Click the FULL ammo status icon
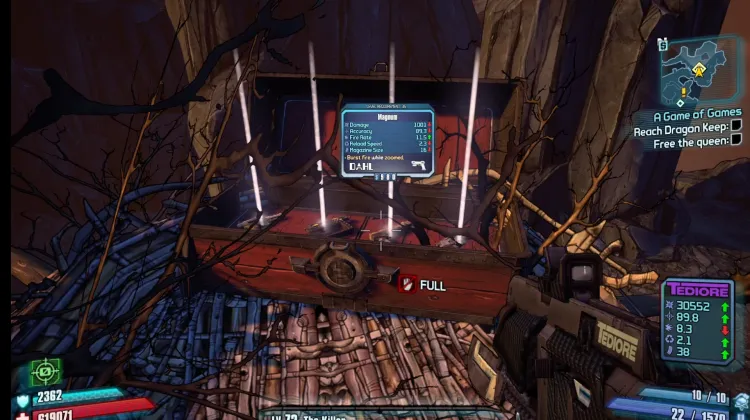Screen dimensions: 750x420 [x=407, y=285]
